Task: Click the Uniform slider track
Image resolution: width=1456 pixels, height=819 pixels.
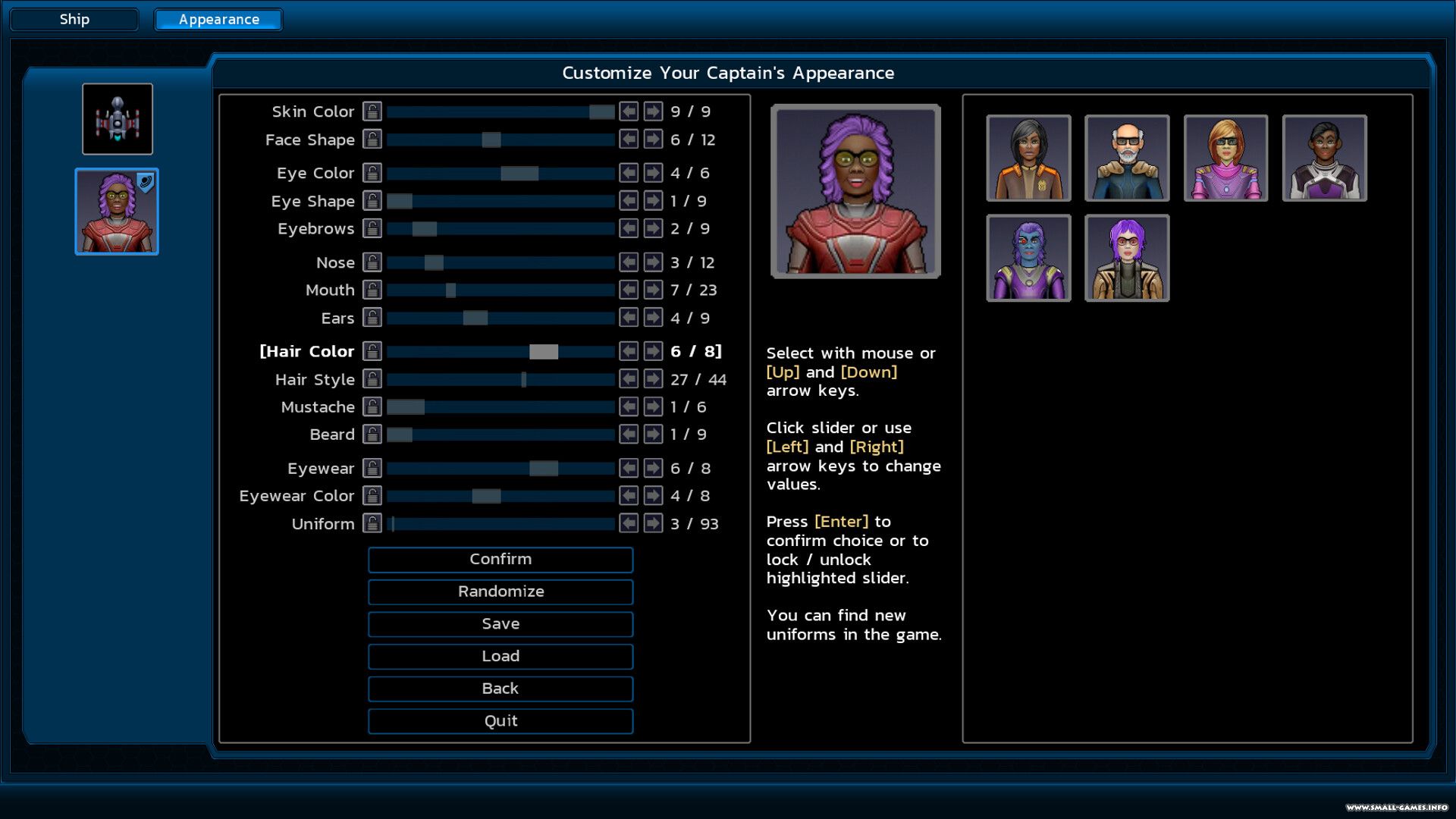Action: (x=500, y=524)
